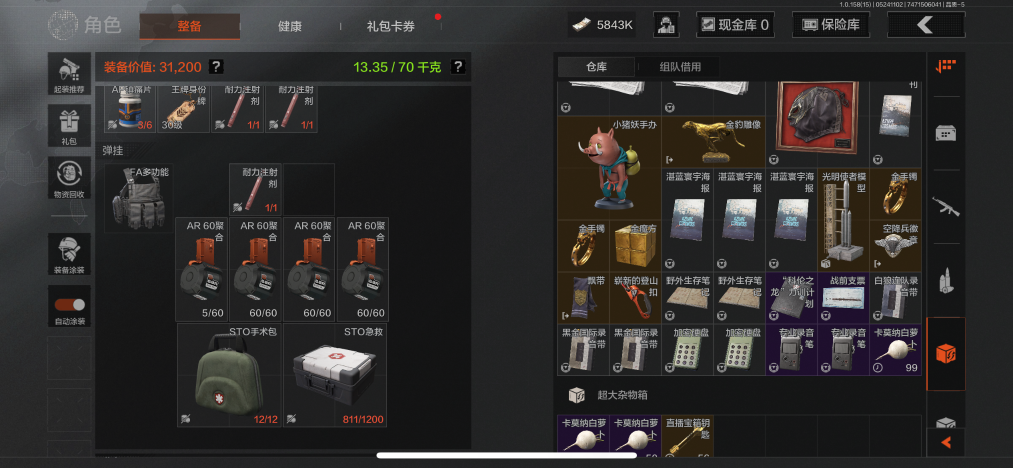Select the FA多功能 chest rig
This screenshot has height=468, width=1013.
point(137,198)
